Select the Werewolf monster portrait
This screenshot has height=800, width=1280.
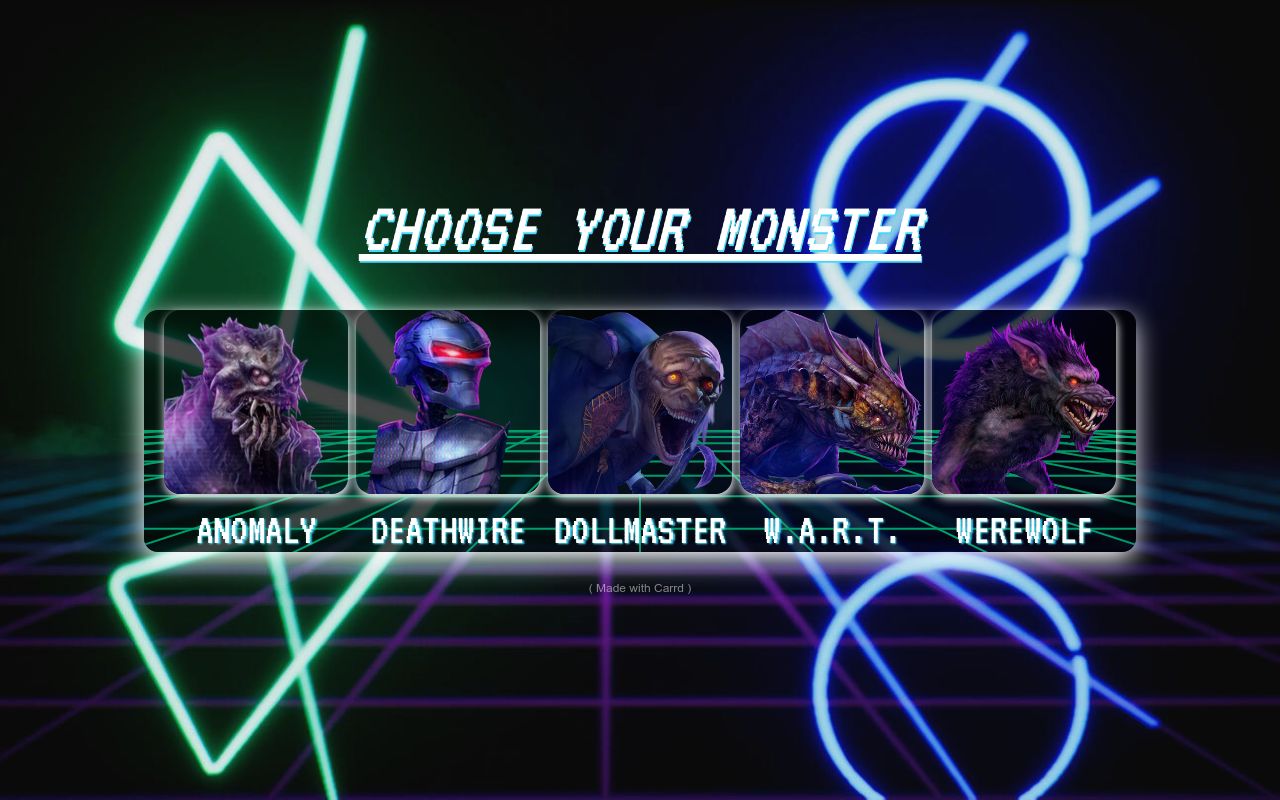pos(1024,400)
